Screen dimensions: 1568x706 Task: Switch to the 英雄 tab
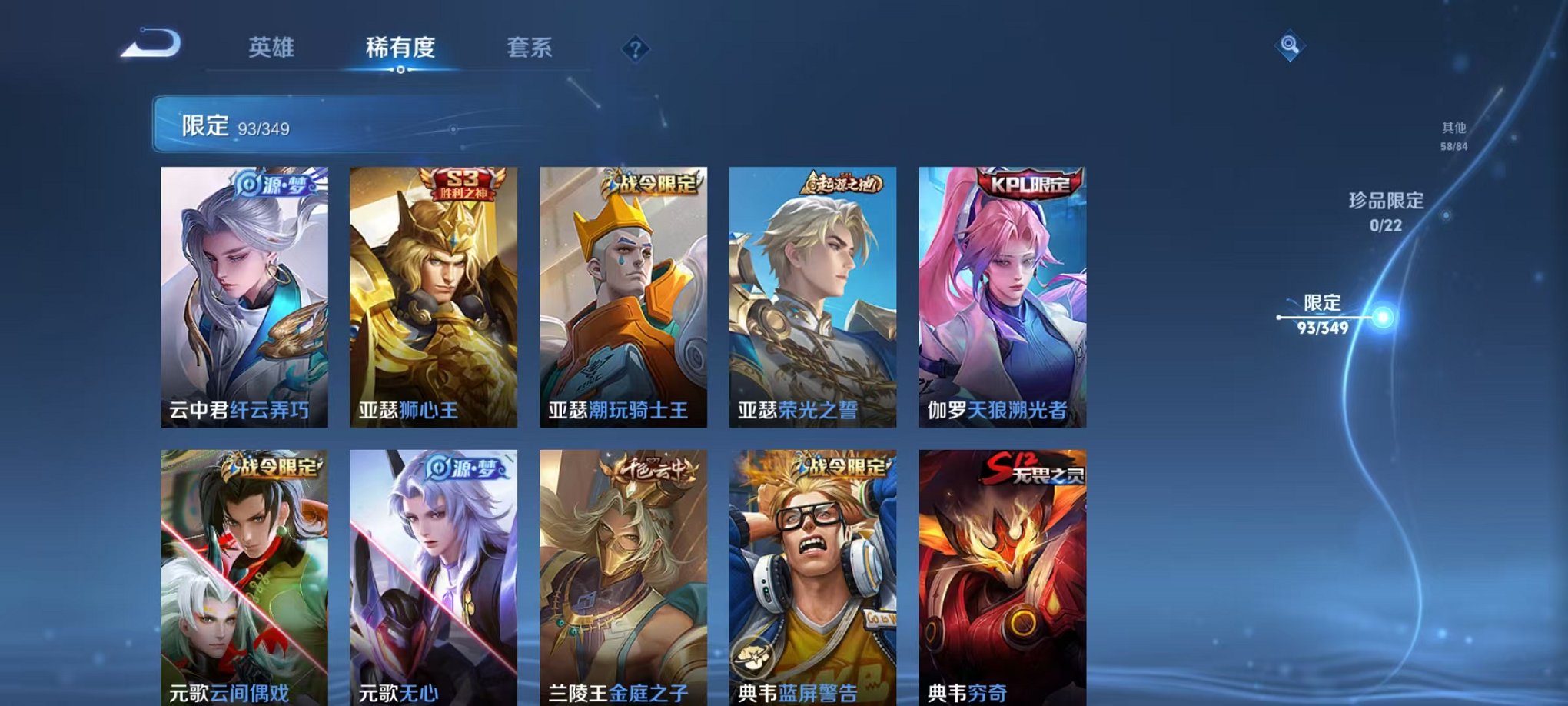[271, 48]
